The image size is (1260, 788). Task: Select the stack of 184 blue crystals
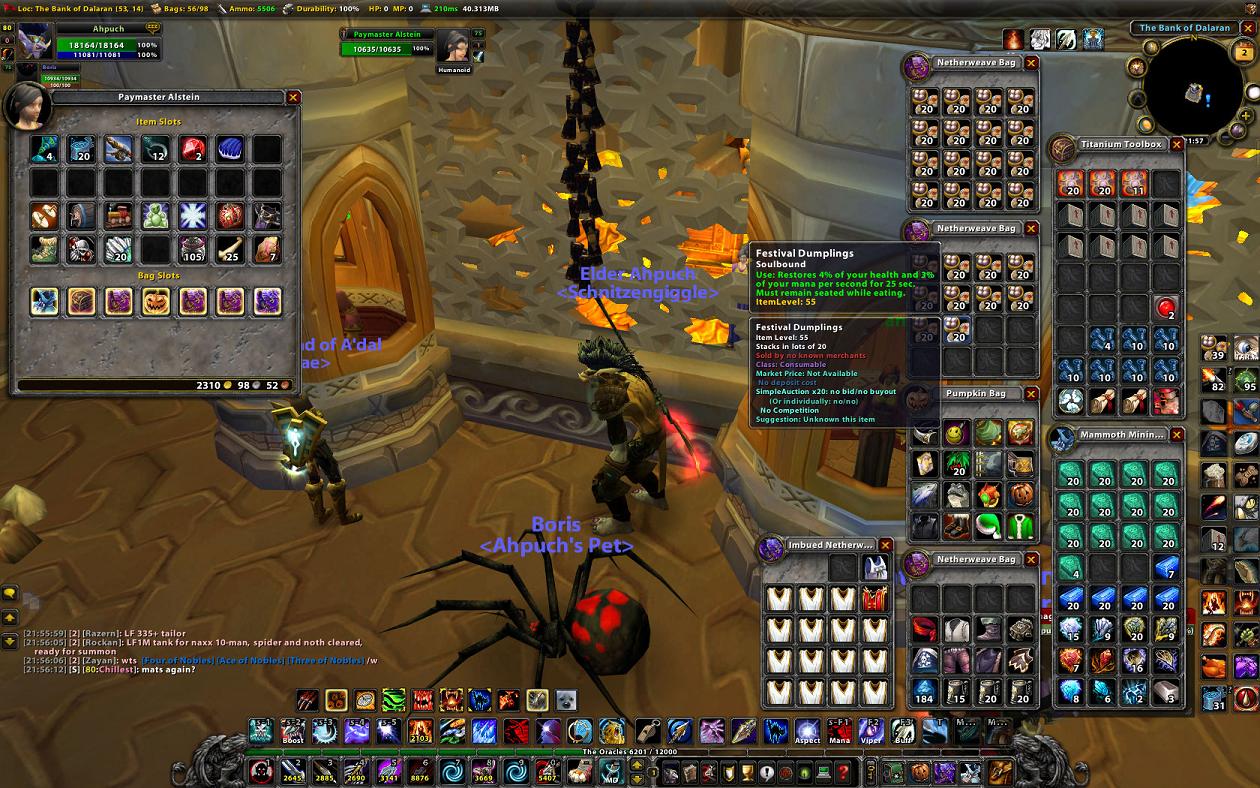pyautogui.click(x=924, y=691)
